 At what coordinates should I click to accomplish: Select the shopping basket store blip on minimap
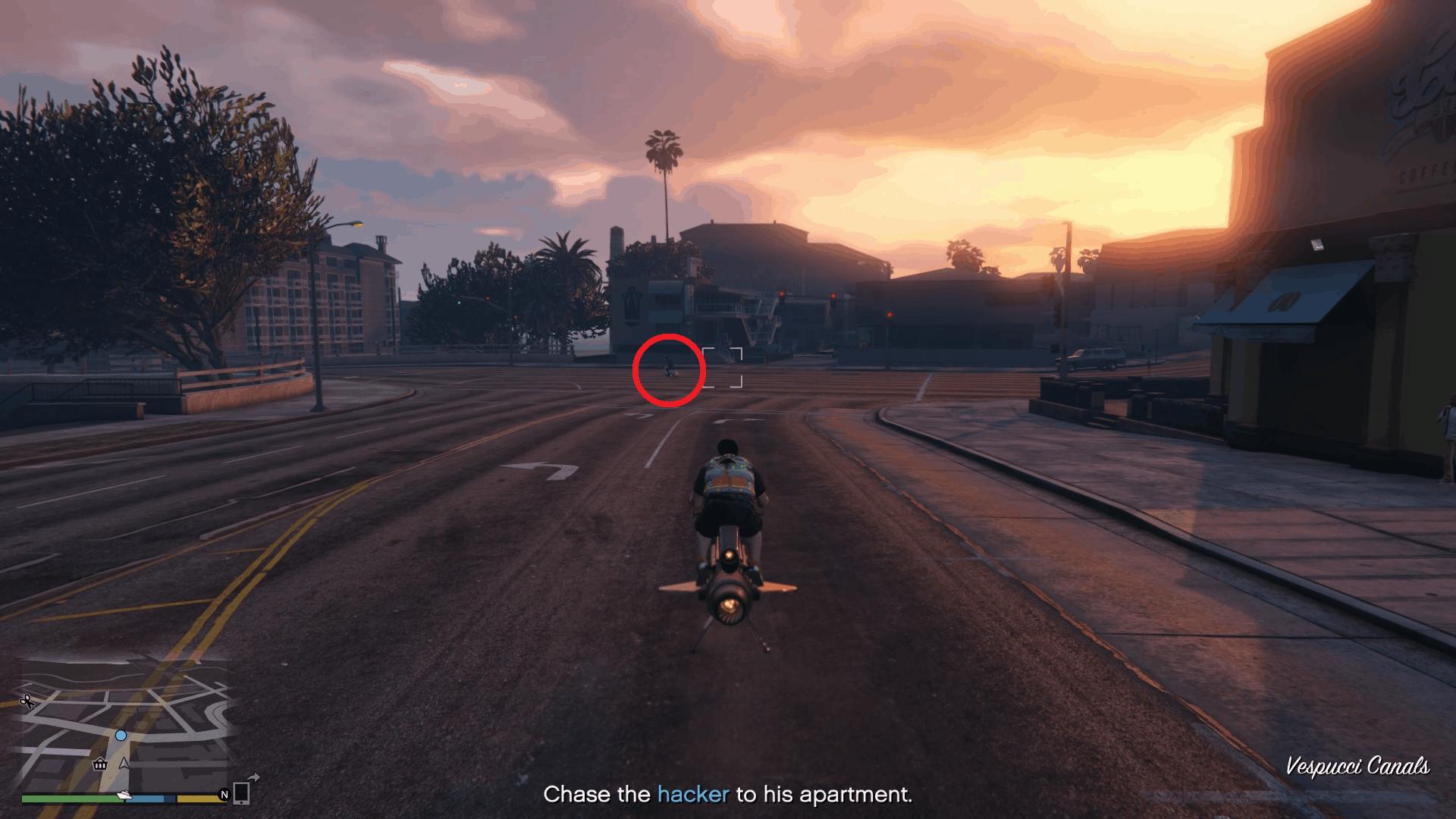99,764
